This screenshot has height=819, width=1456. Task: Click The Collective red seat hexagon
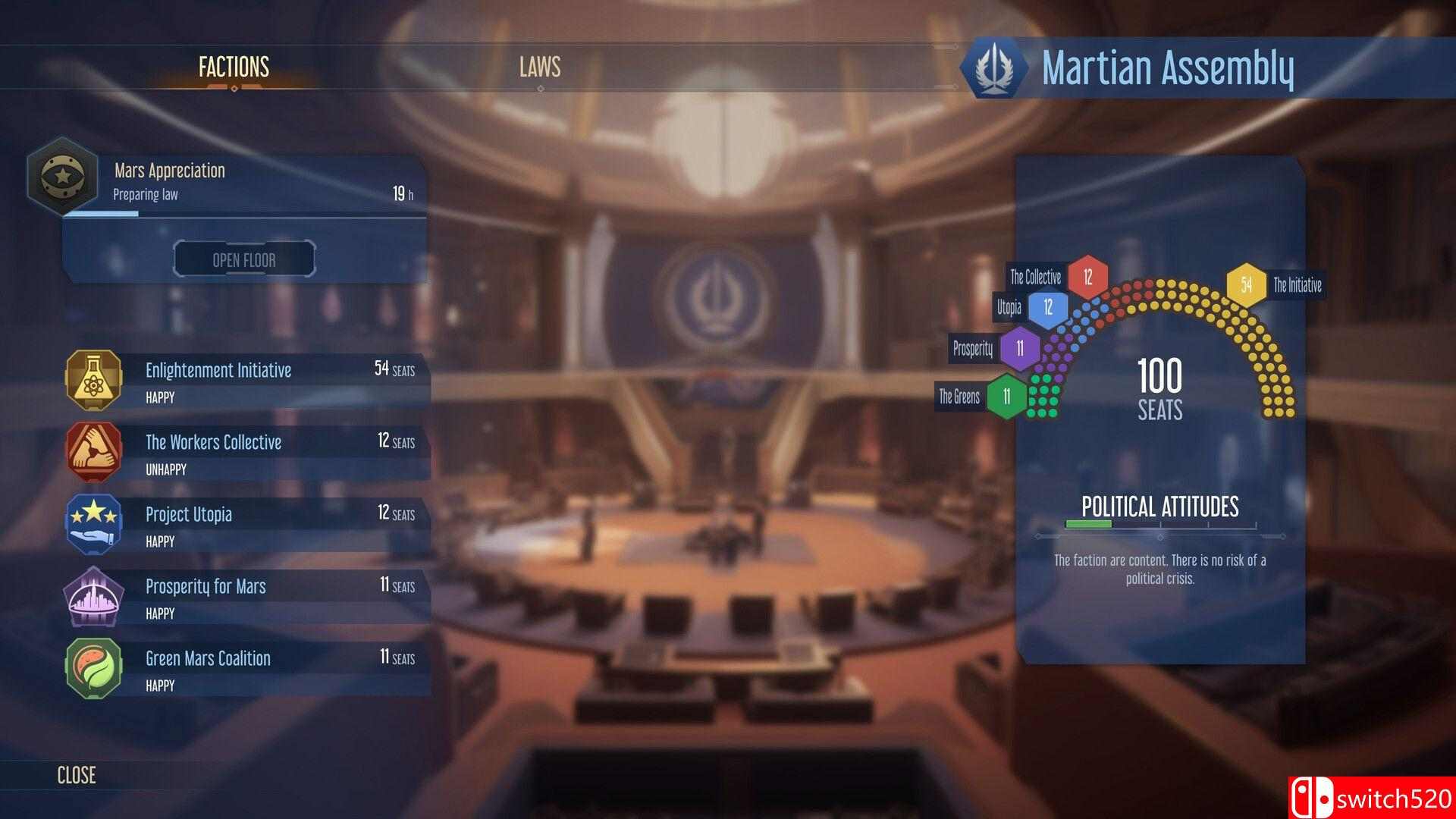pos(1087,277)
